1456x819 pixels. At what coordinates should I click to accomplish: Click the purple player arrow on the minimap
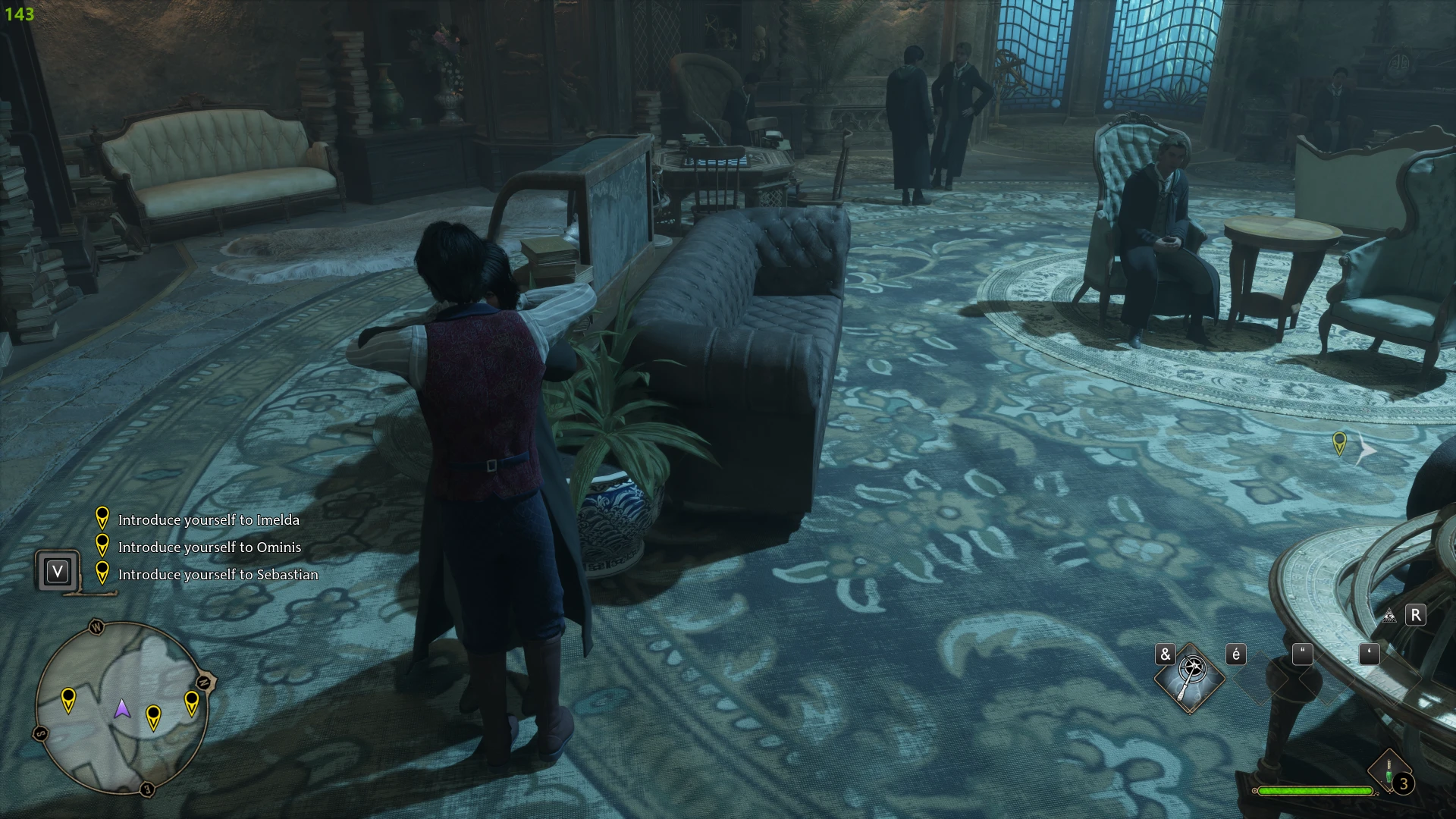click(122, 709)
